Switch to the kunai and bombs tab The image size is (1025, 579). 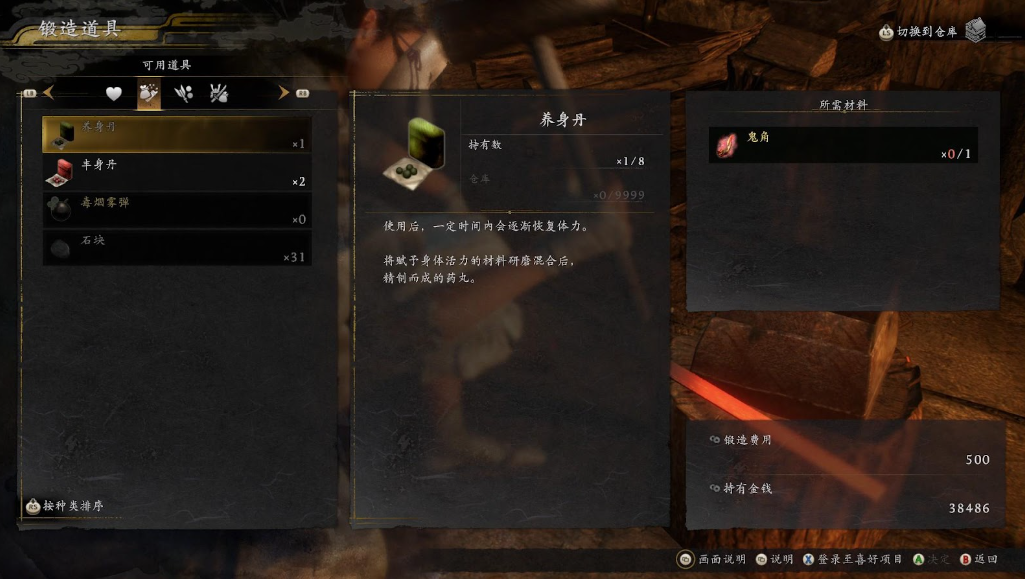pos(184,93)
